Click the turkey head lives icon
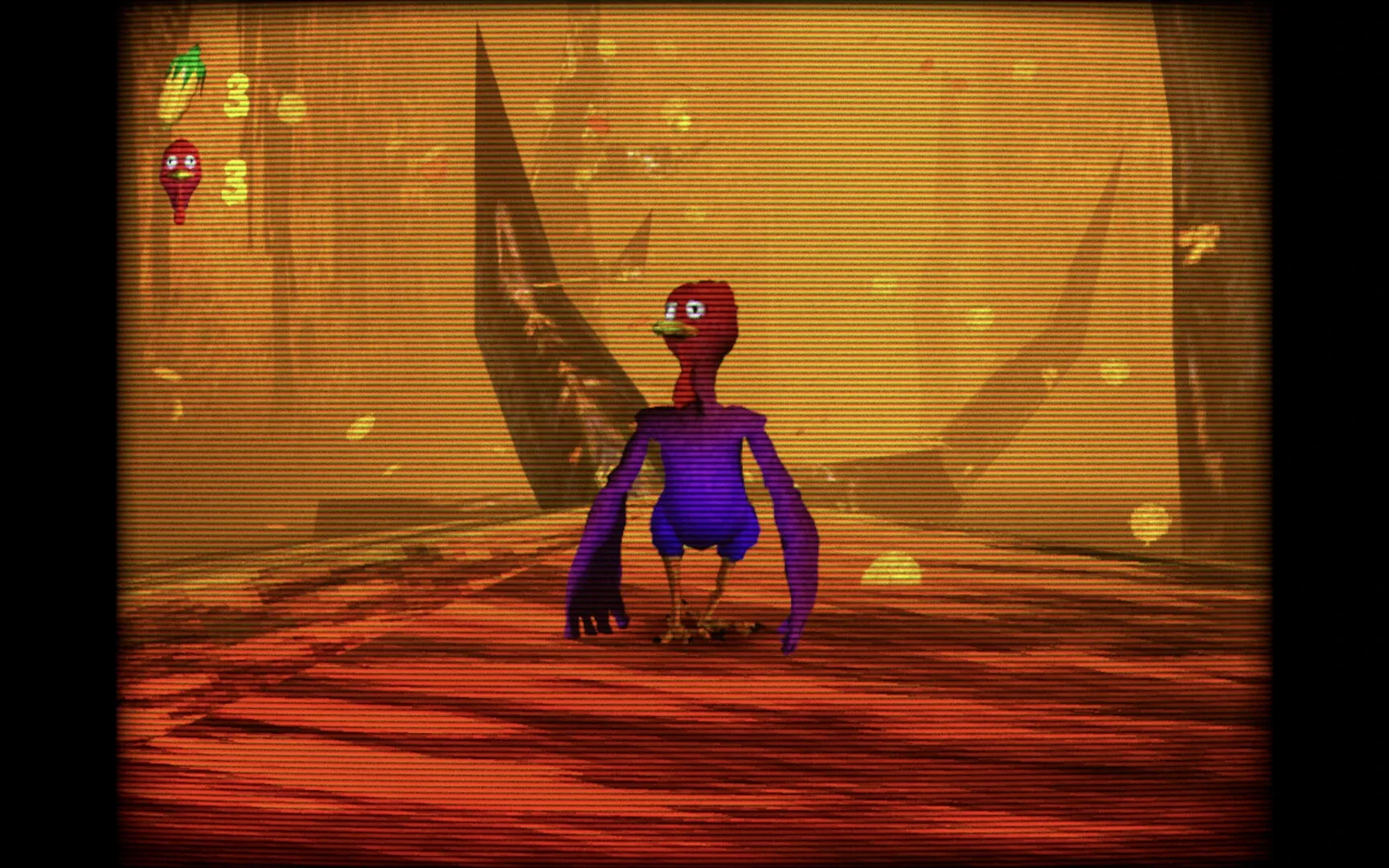1389x868 pixels. (x=180, y=173)
